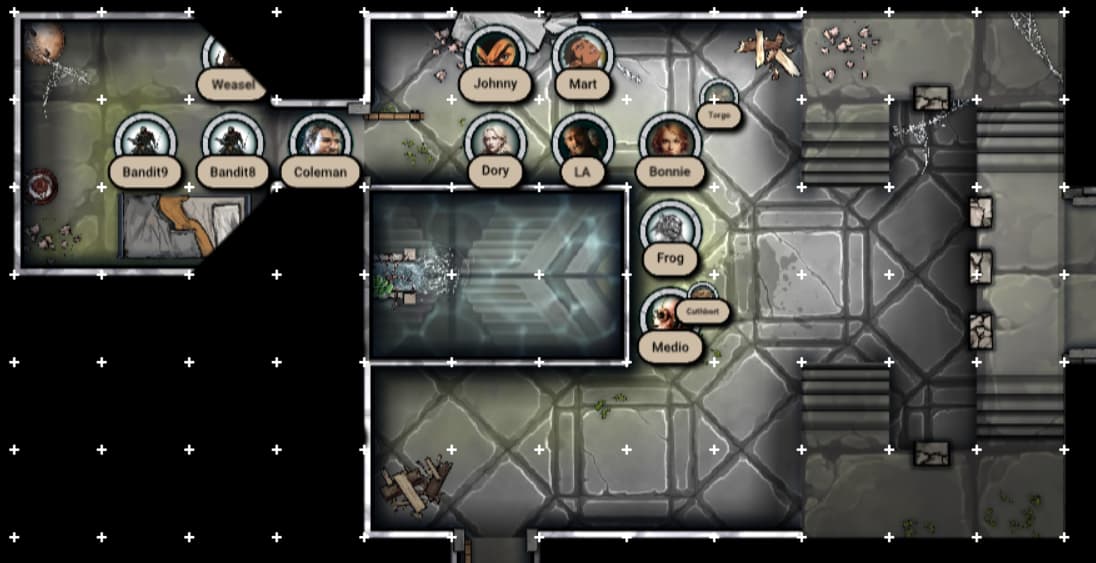Click the LA character token

tap(582, 141)
